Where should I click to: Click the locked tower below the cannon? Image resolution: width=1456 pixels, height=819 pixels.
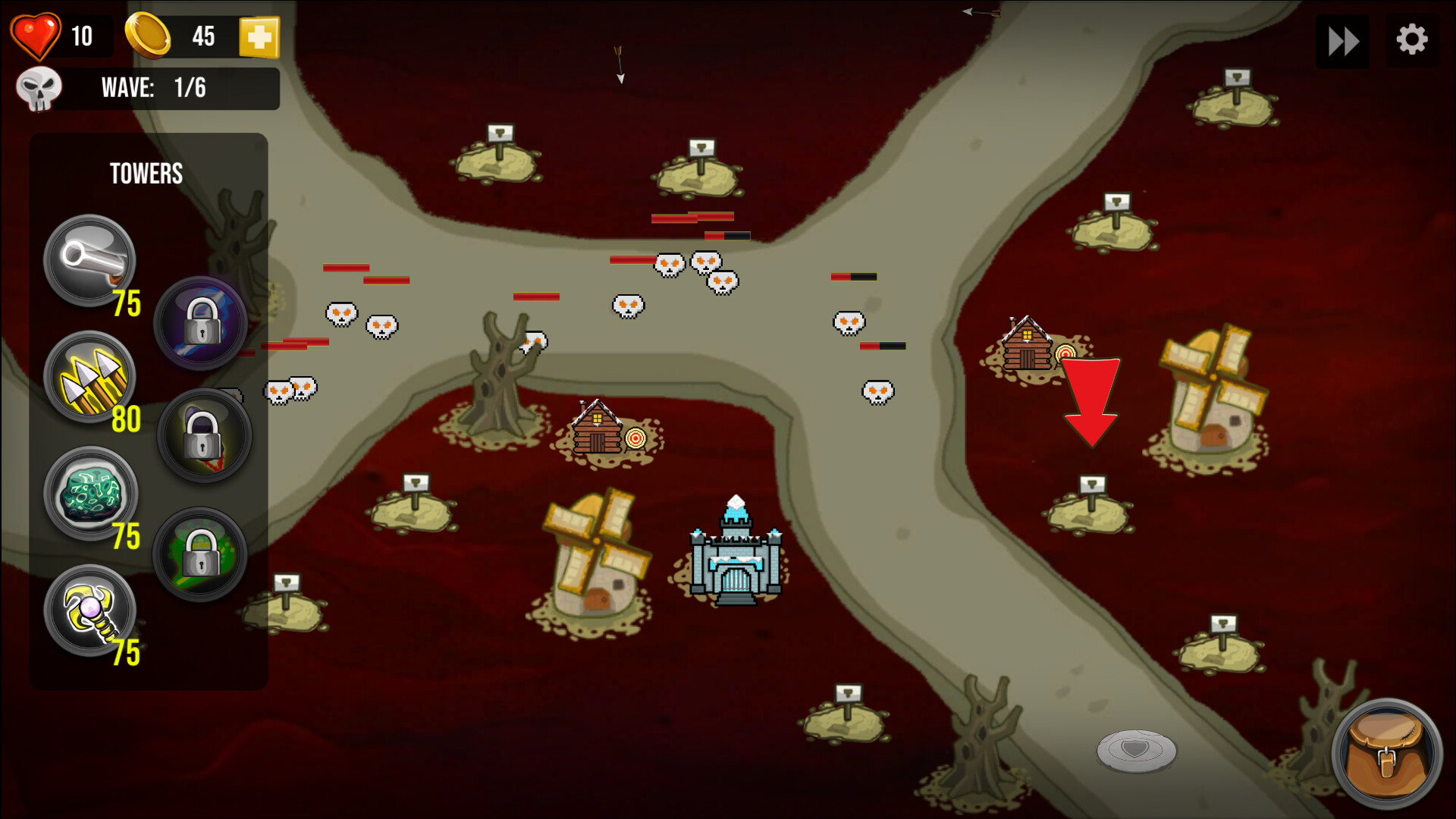201,324
